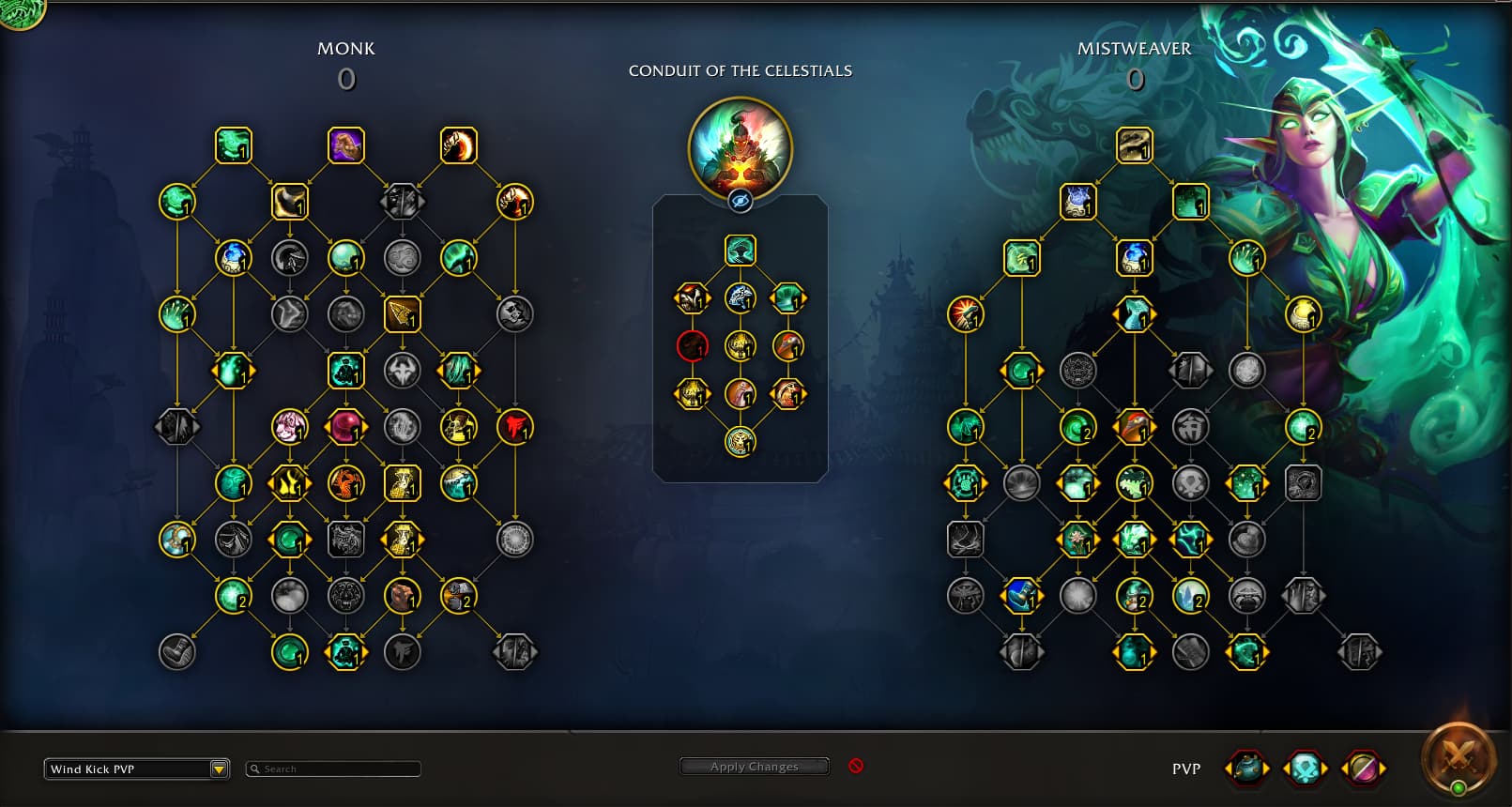
Task: Open the Wind Kick PVP loadout dropdown
Action: [219, 769]
